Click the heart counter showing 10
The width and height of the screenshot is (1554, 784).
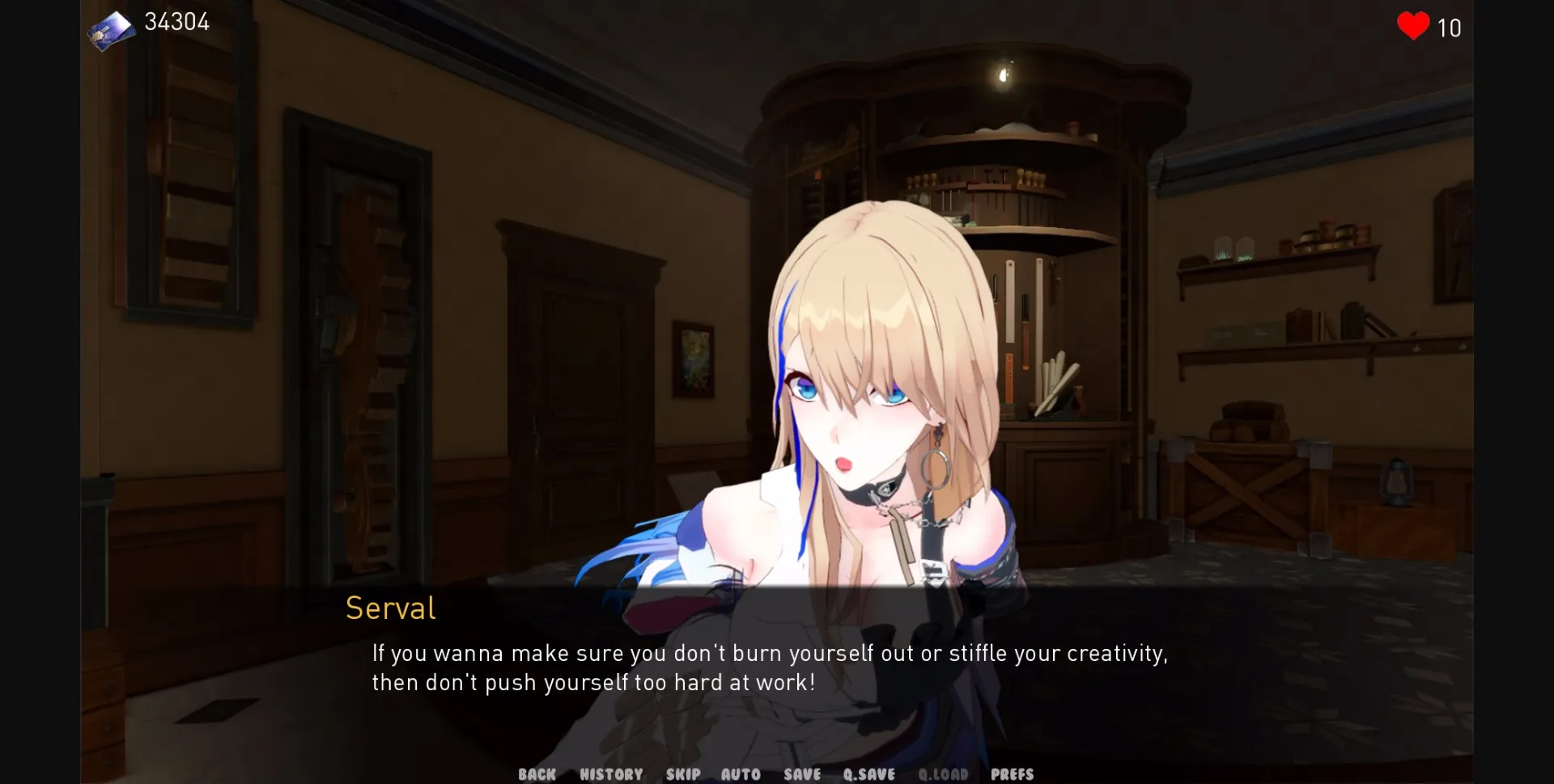pyautogui.click(x=1449, y=28)
